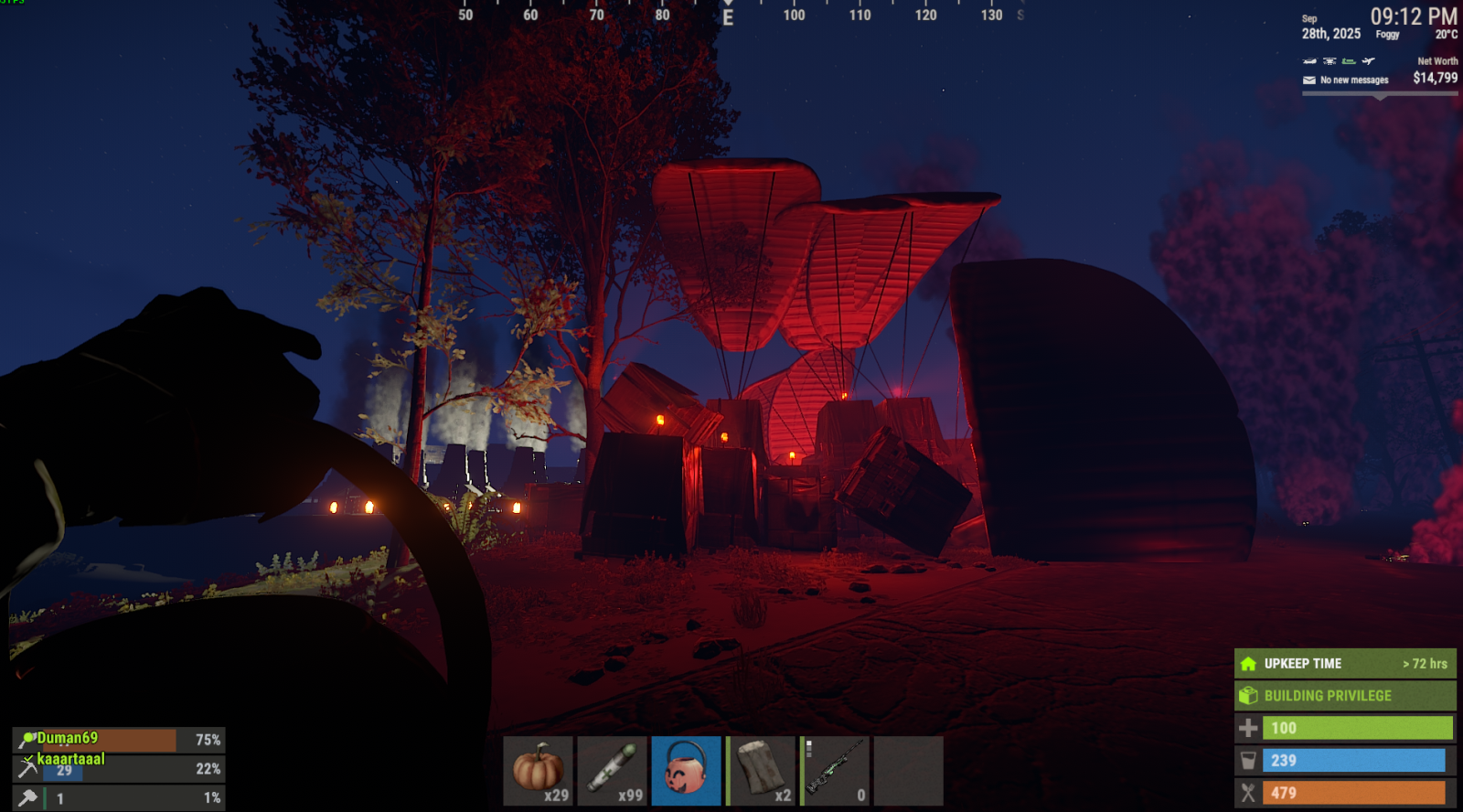Click the cargo plane event icon

tap(1368, 61)
